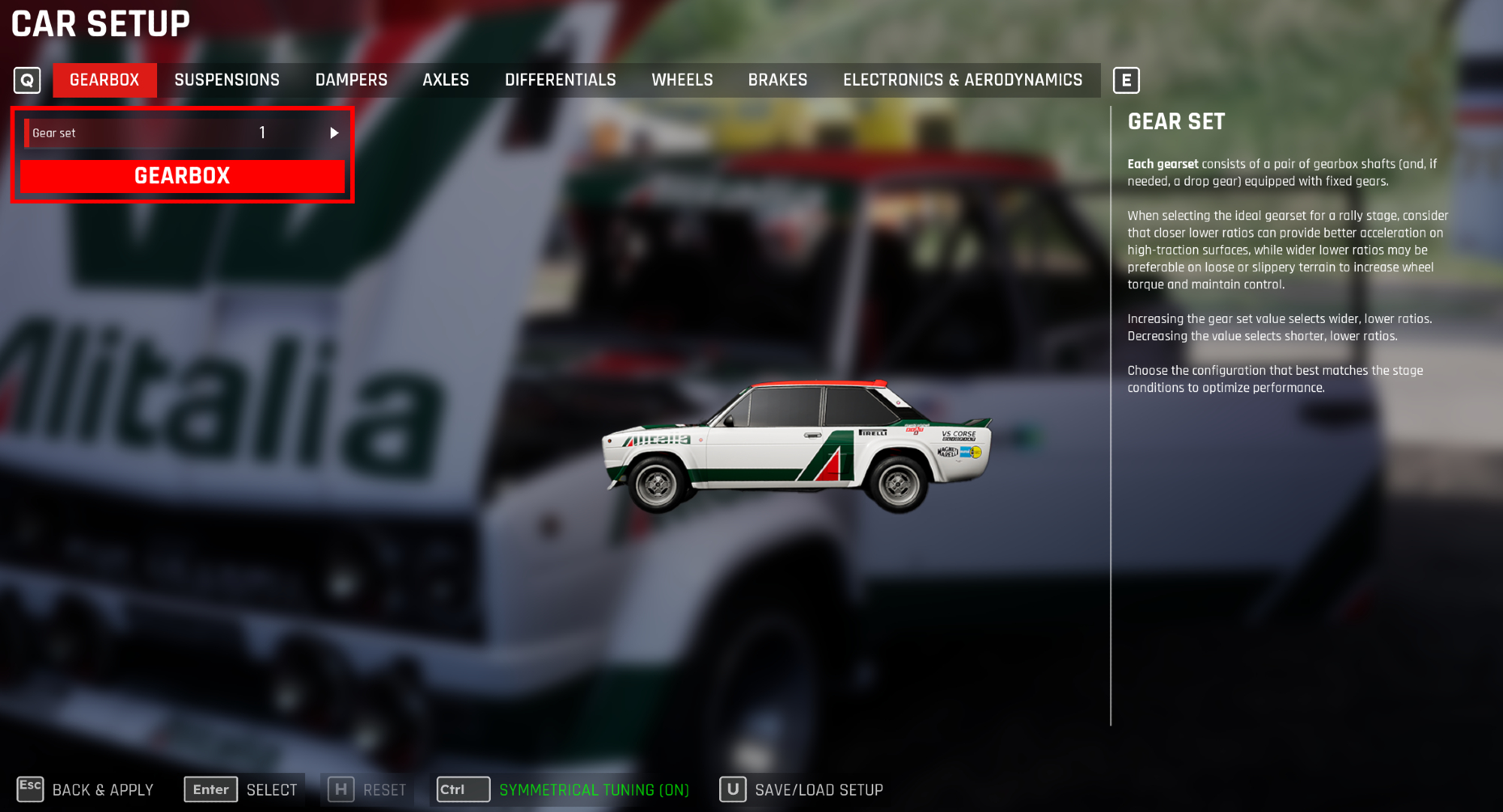This screenshot has height=812, width=1503.
Task: Open Save/Load Setup
Action: (x=802, y=789)
